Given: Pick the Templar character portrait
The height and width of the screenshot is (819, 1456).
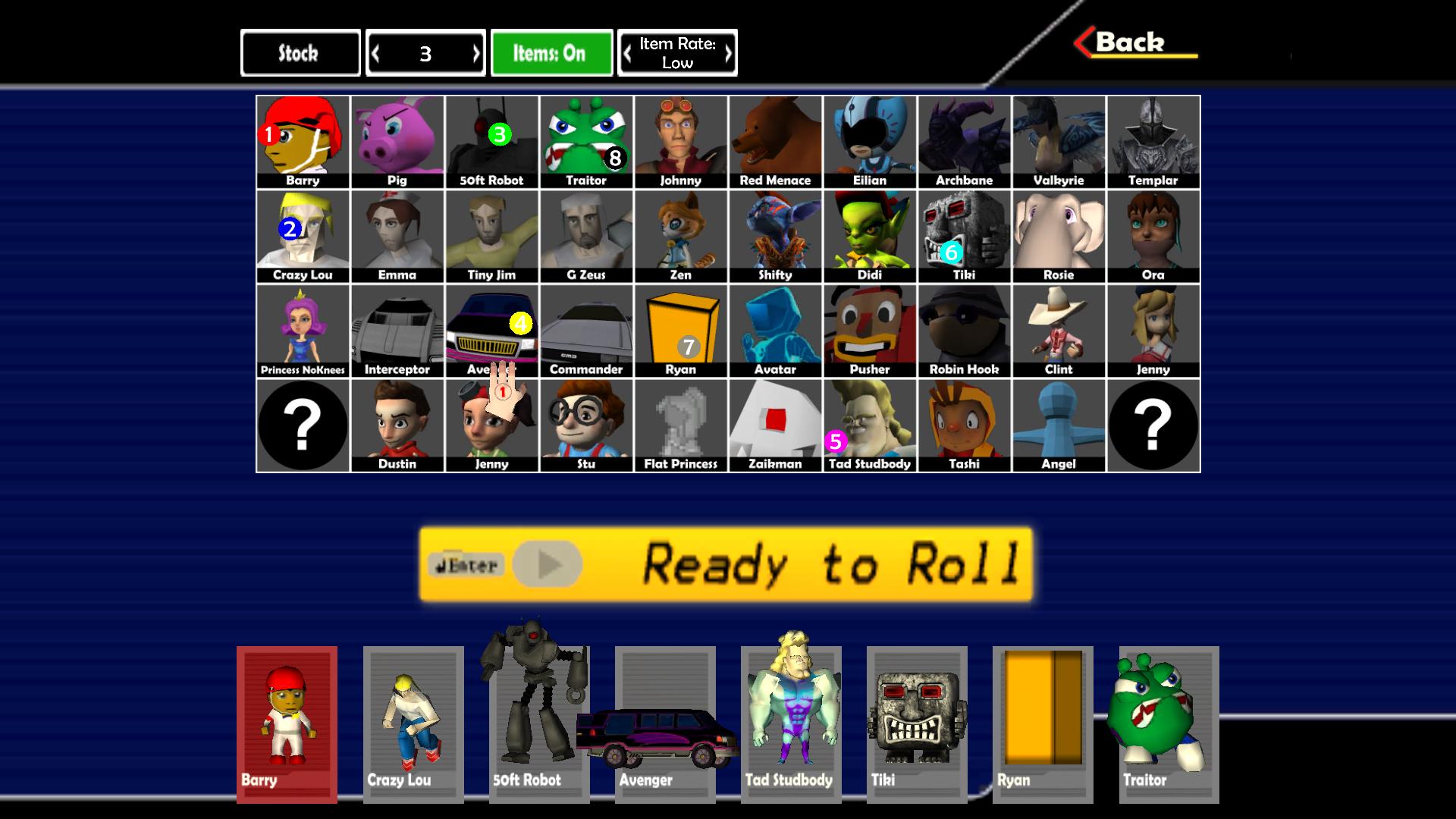Looking at the screenshot, I should [x=1153, y=141].
